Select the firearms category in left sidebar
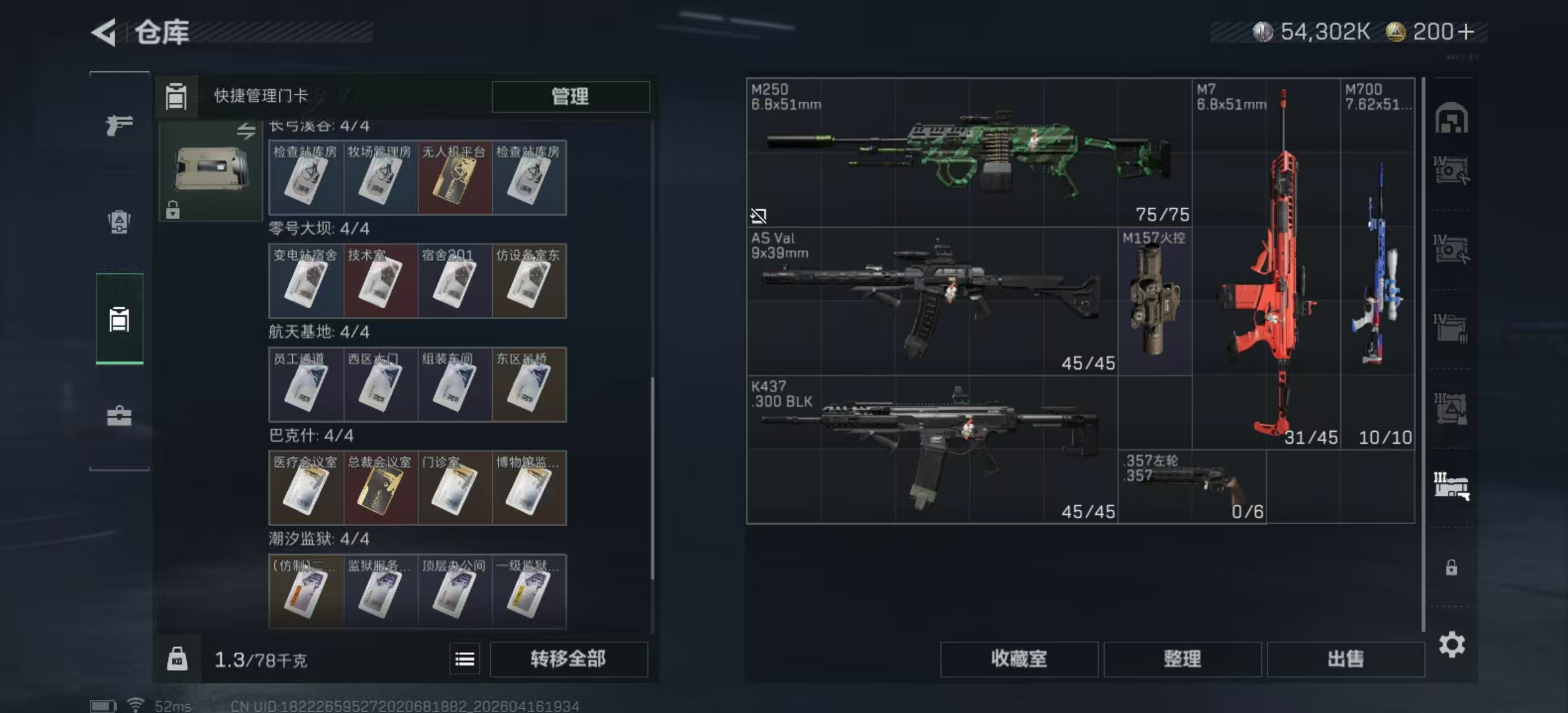Image resolution: width=1568 pixels, height=713 pixels. coord(120,124)
